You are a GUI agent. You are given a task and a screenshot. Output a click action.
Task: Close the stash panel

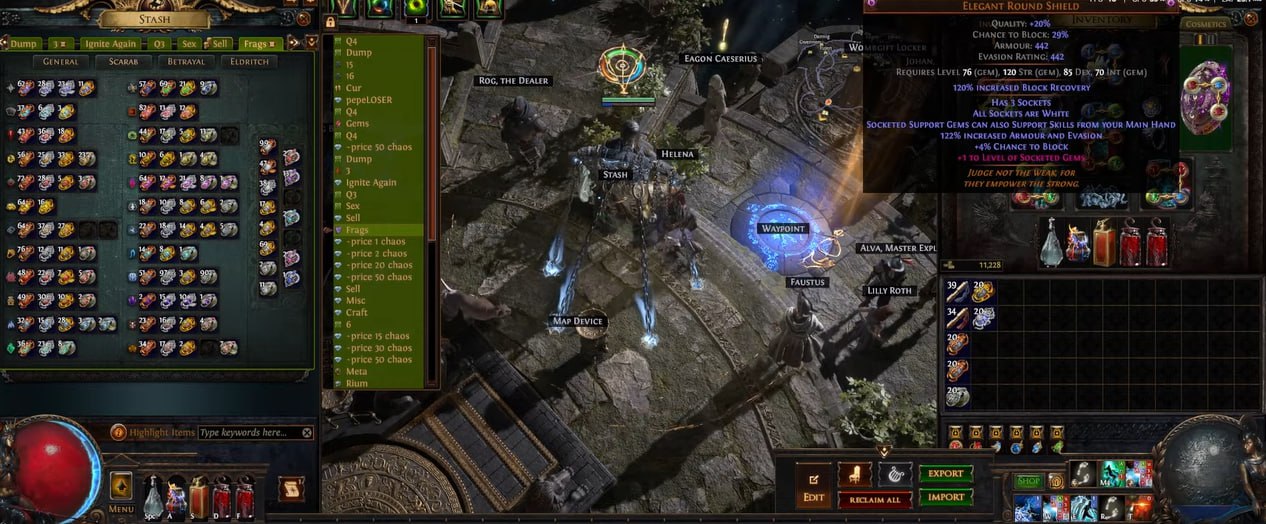click(x=303, y=18)
